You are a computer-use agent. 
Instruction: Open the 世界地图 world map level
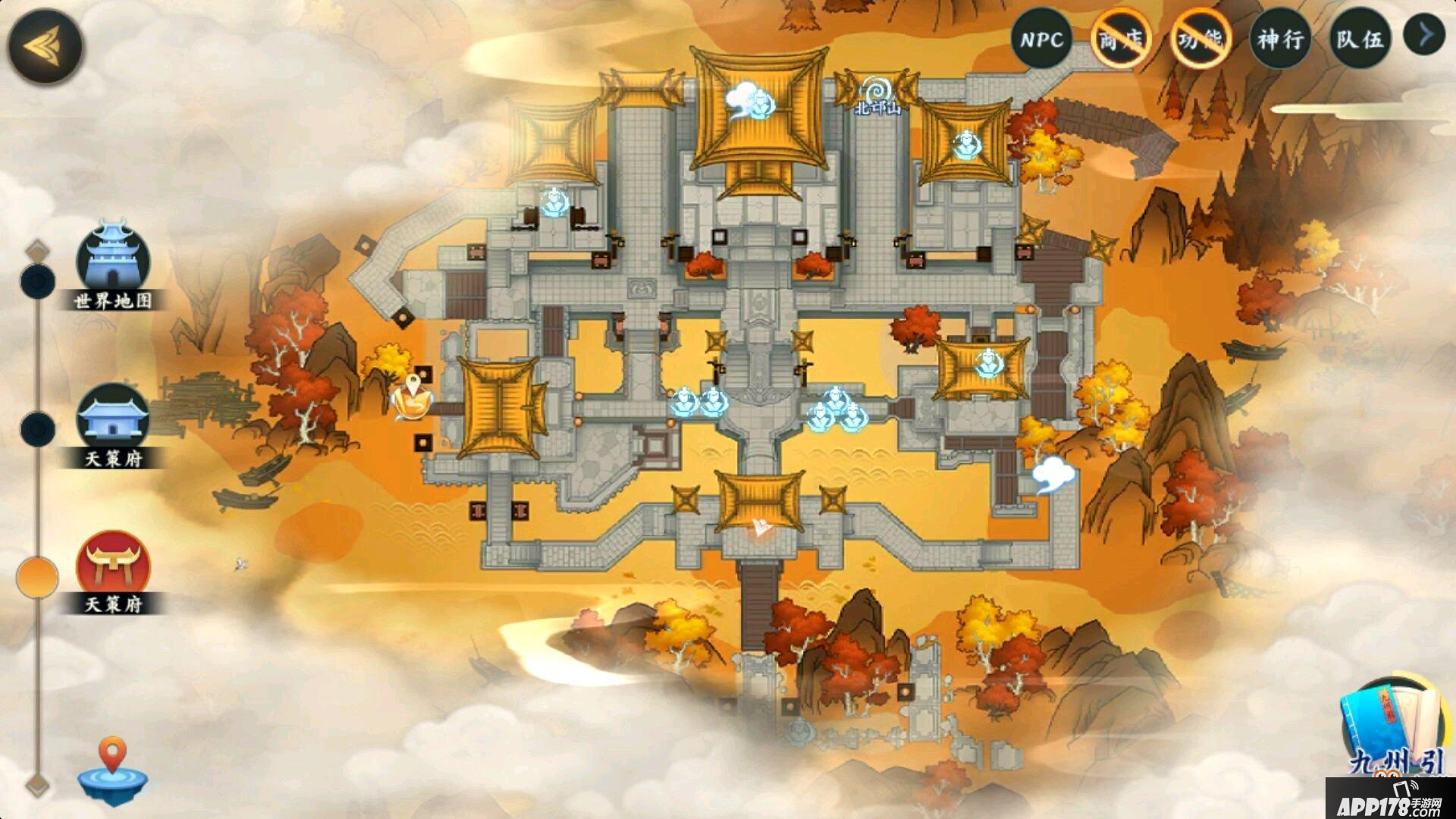click(x=113, y=264)
